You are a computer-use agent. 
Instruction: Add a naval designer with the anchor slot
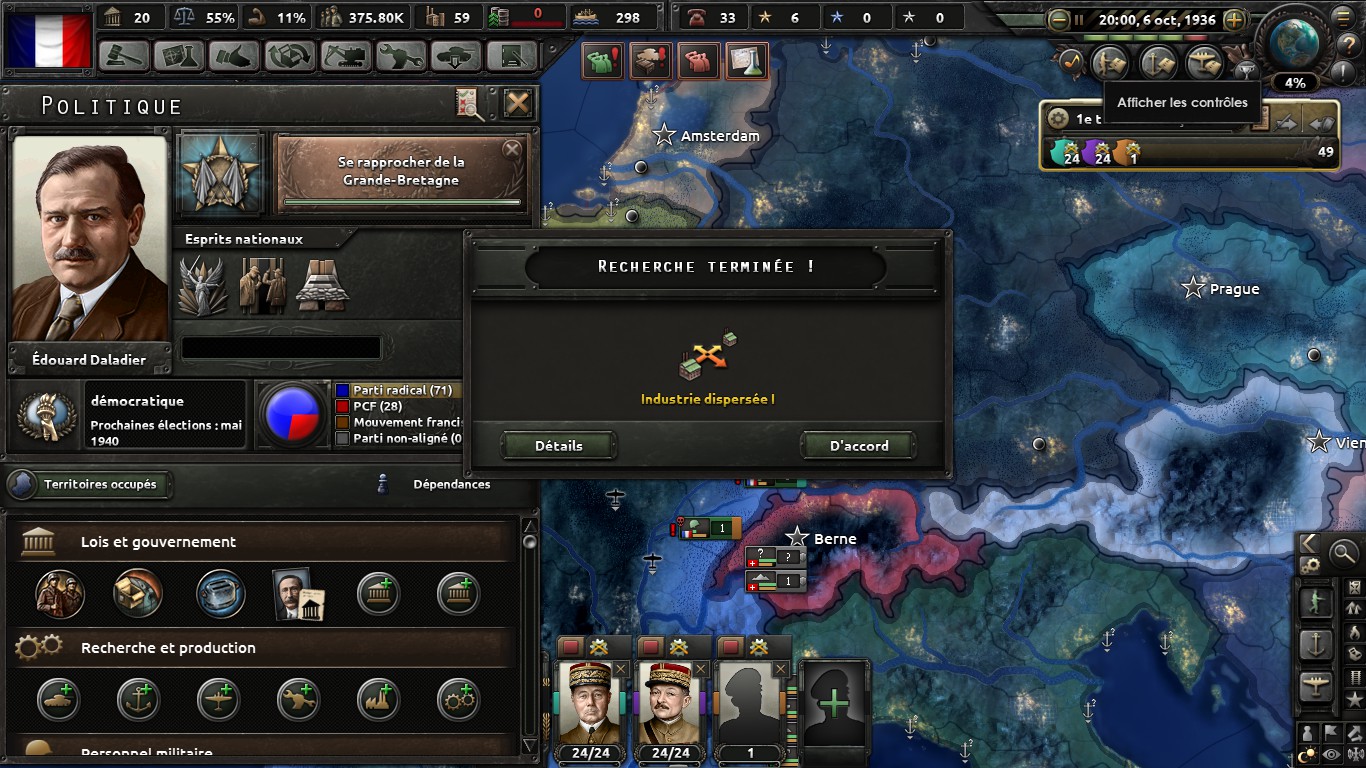click(138, 699)
